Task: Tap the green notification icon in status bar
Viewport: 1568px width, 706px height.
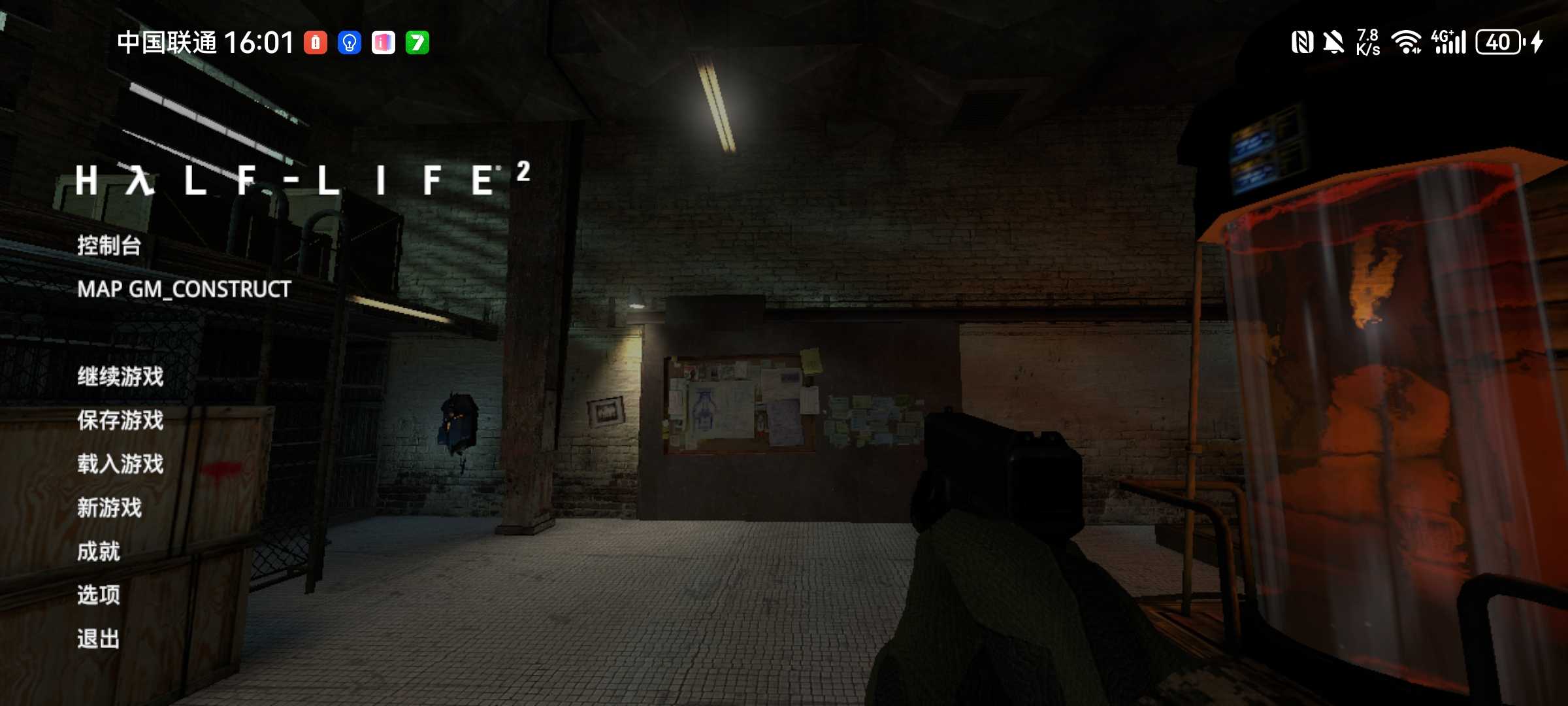Action: click(x=417, y=43)
